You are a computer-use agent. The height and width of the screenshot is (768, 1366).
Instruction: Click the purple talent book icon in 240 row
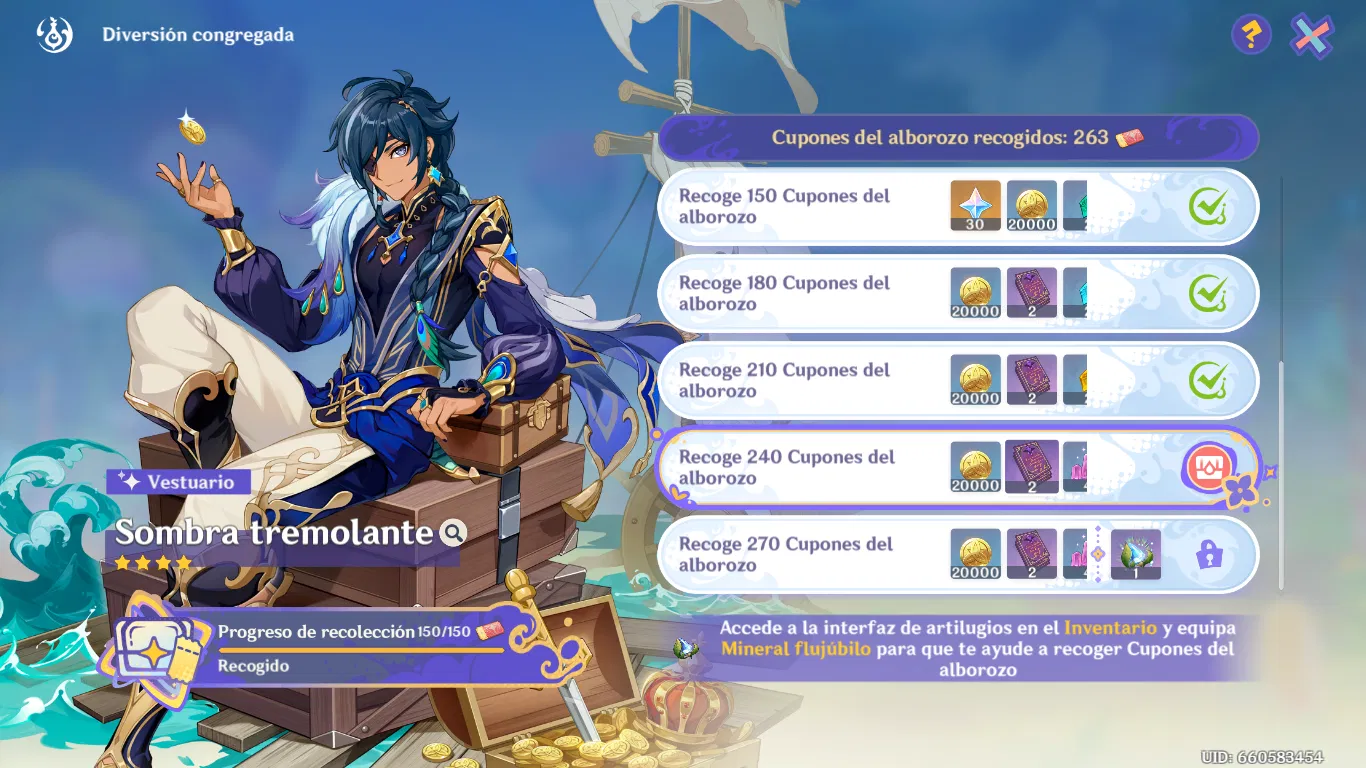[1032, 467]
